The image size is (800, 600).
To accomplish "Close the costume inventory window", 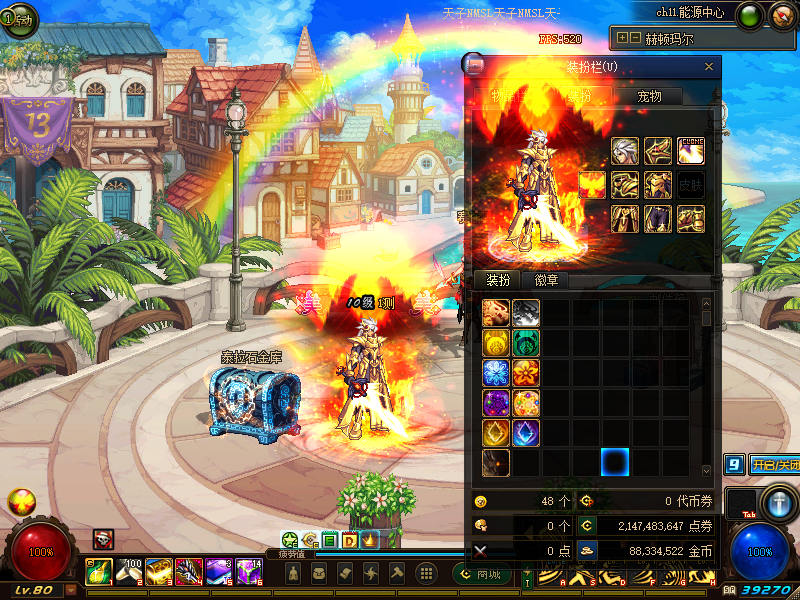I will tap(709, 67).
